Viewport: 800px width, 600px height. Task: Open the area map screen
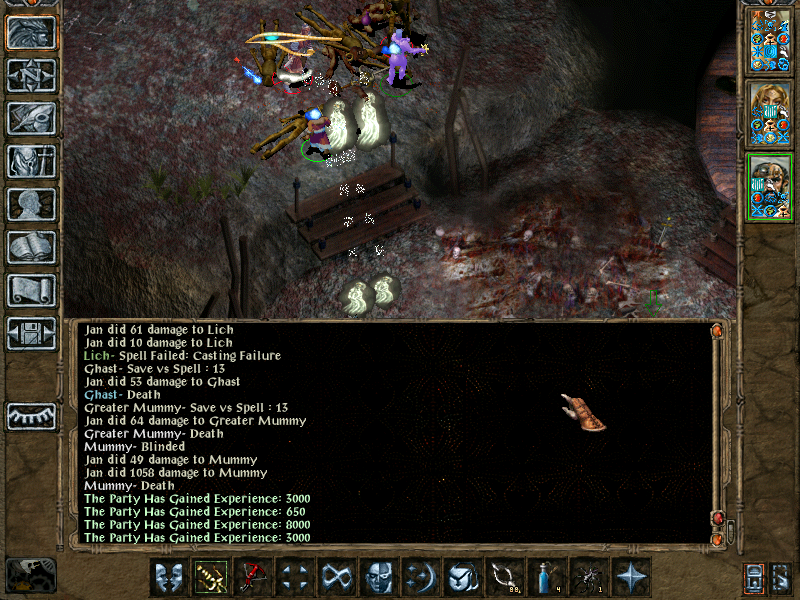[31, 75]
